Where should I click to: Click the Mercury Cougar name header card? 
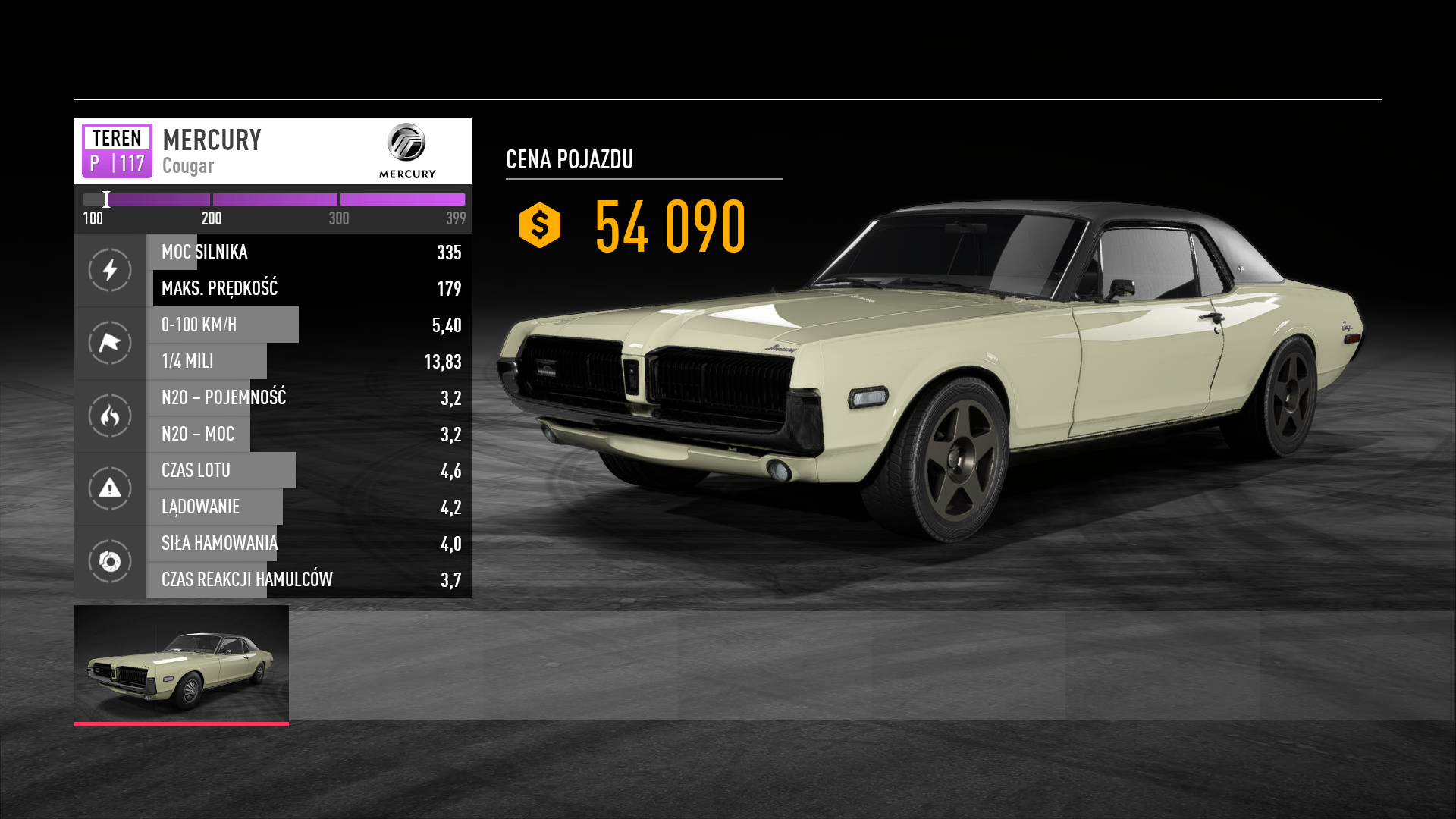point(272,151)
